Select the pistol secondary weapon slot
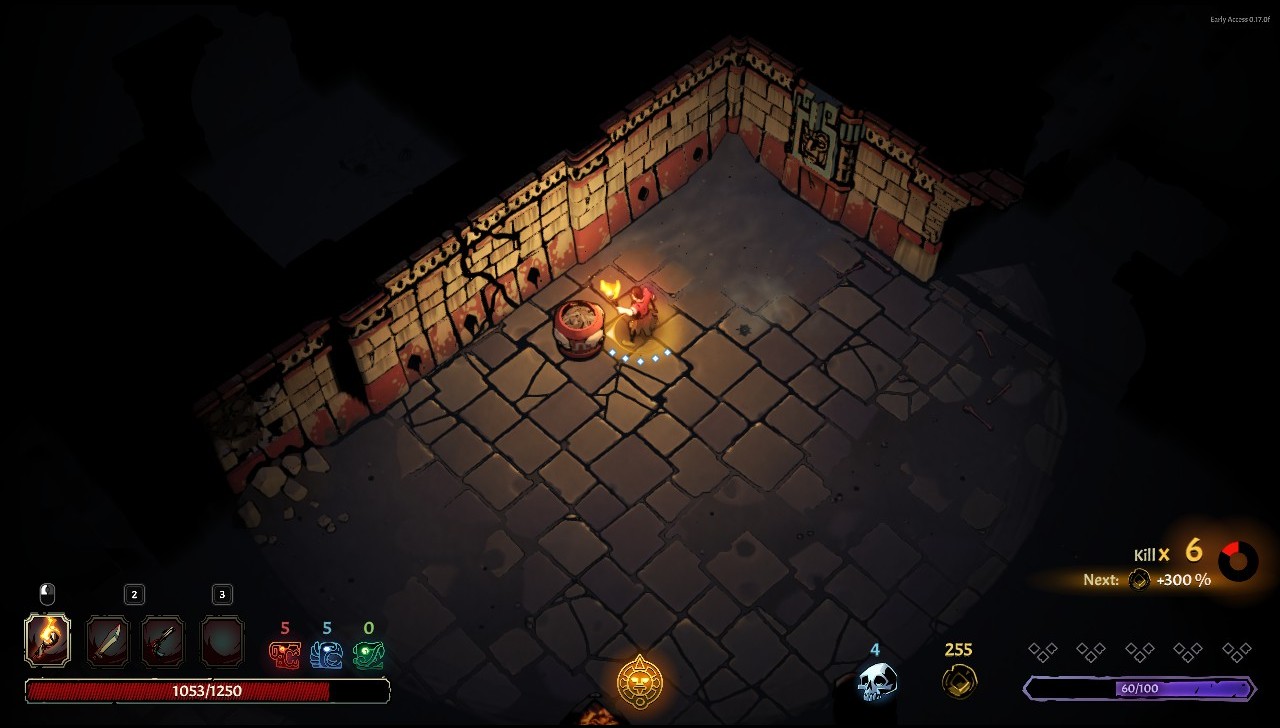This screenshot has height=728, width=1280. [163, 641]
